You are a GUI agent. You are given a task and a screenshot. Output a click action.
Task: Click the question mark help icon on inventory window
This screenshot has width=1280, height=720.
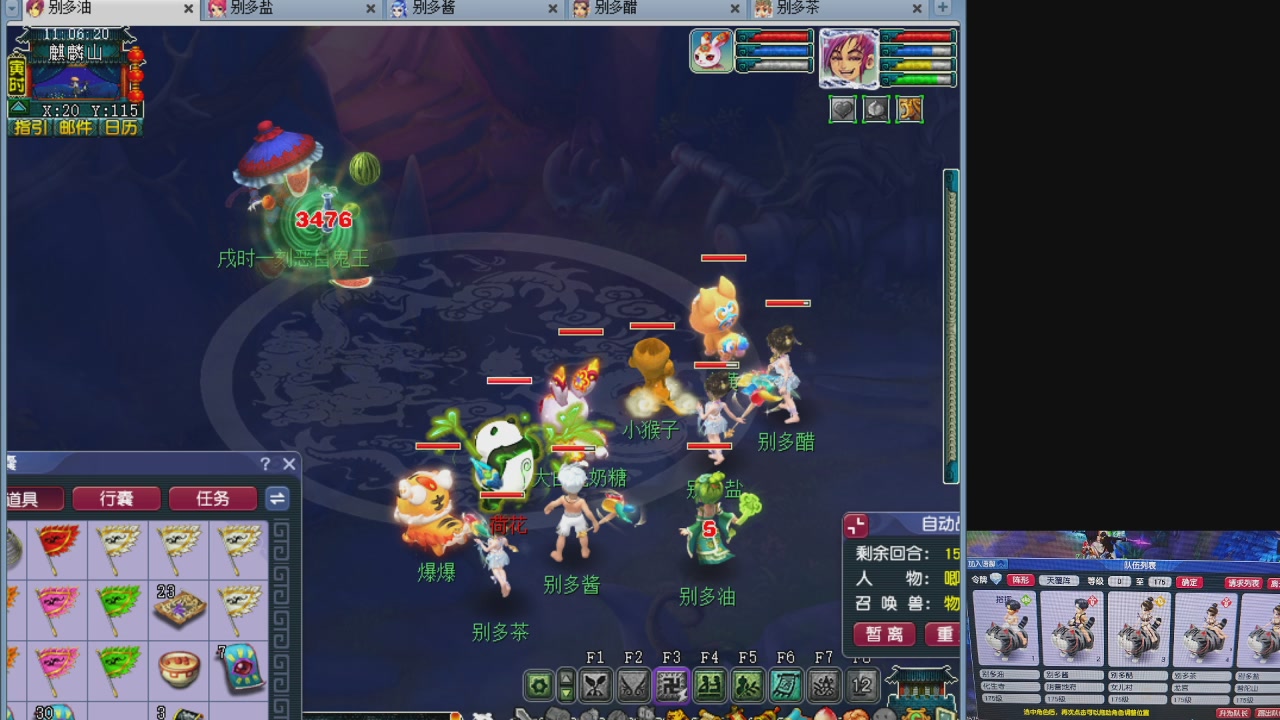point(264,464)
